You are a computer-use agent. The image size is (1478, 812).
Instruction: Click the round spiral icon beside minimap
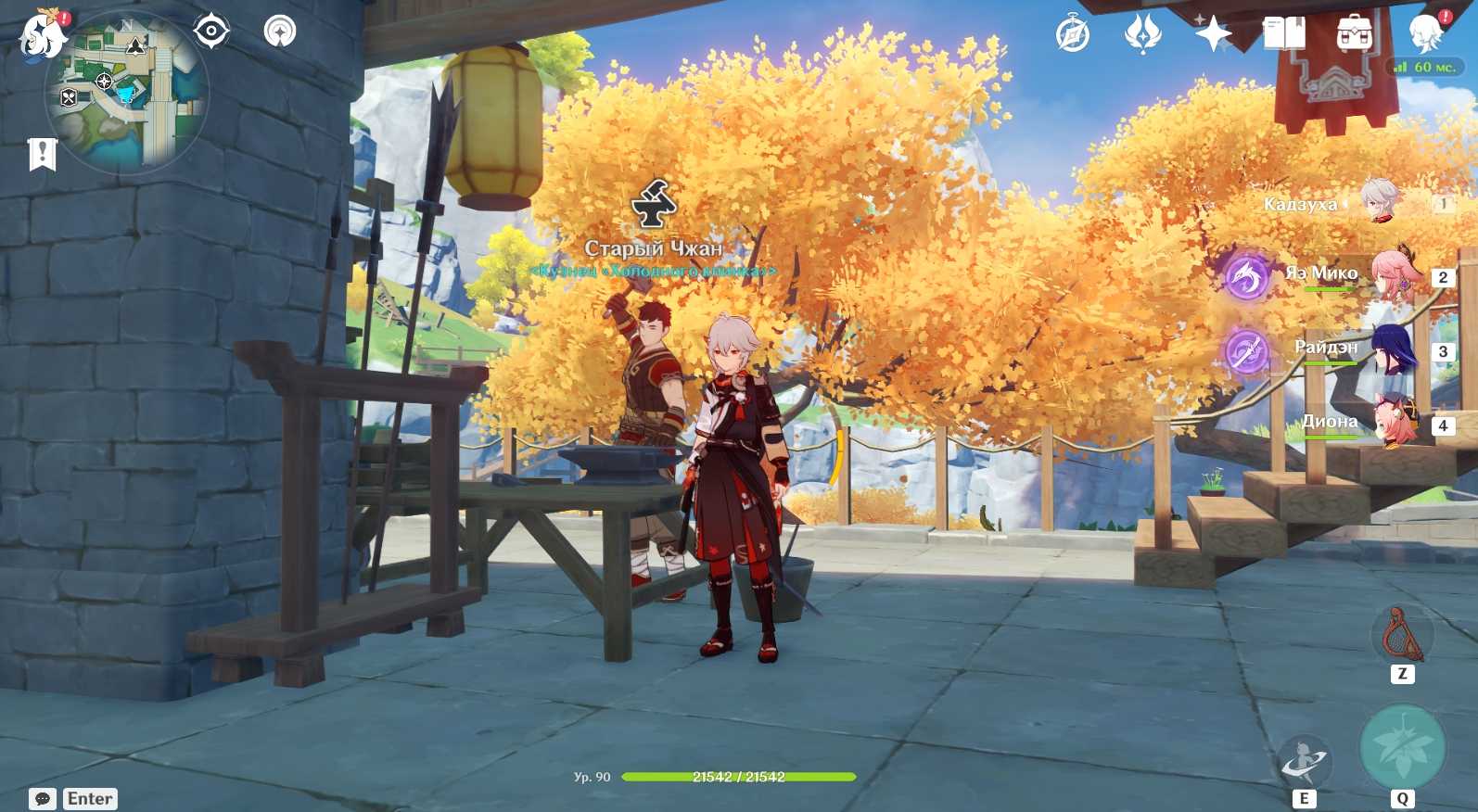280,32
